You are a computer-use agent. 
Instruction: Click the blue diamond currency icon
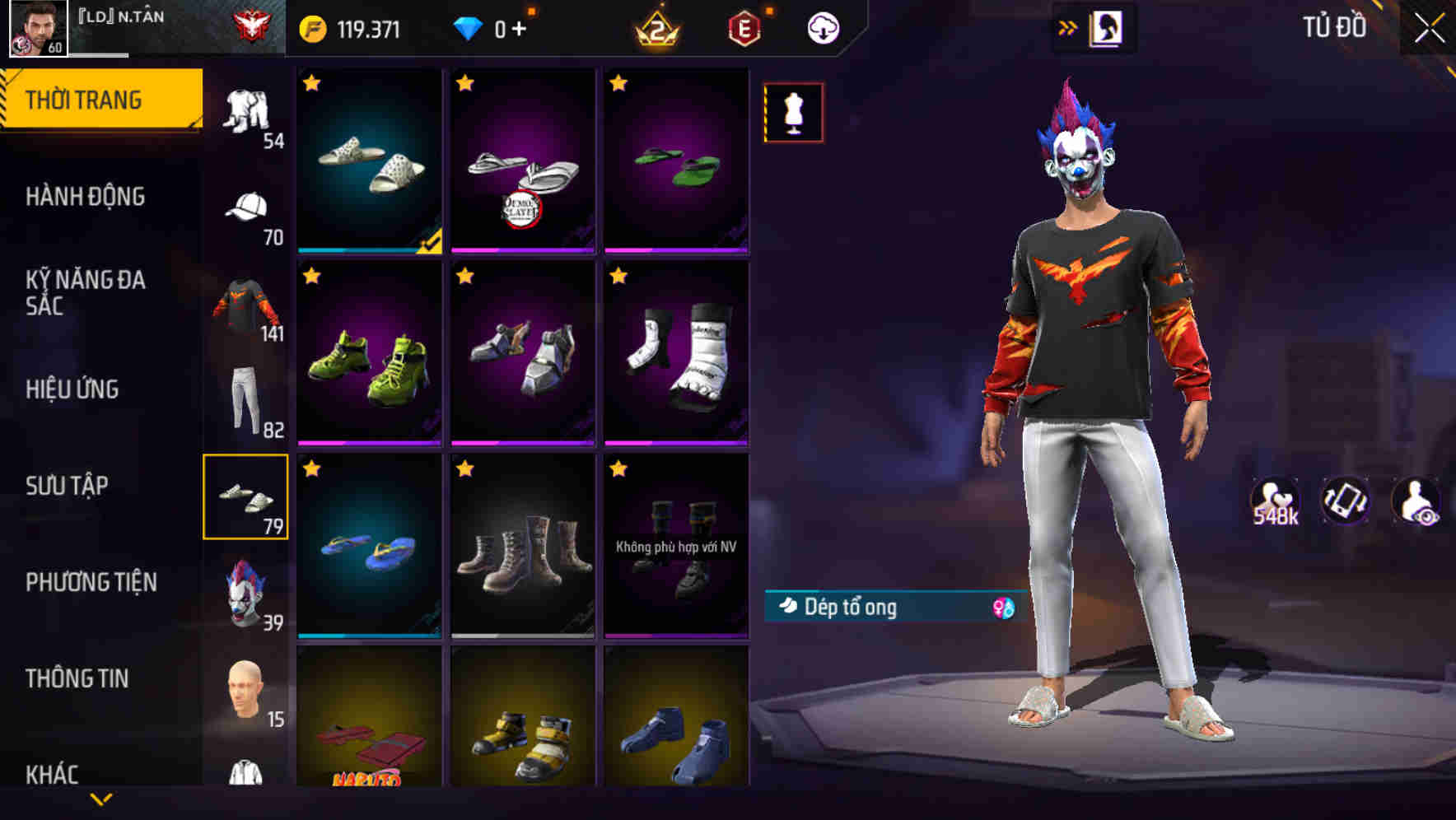coord(470,26)
